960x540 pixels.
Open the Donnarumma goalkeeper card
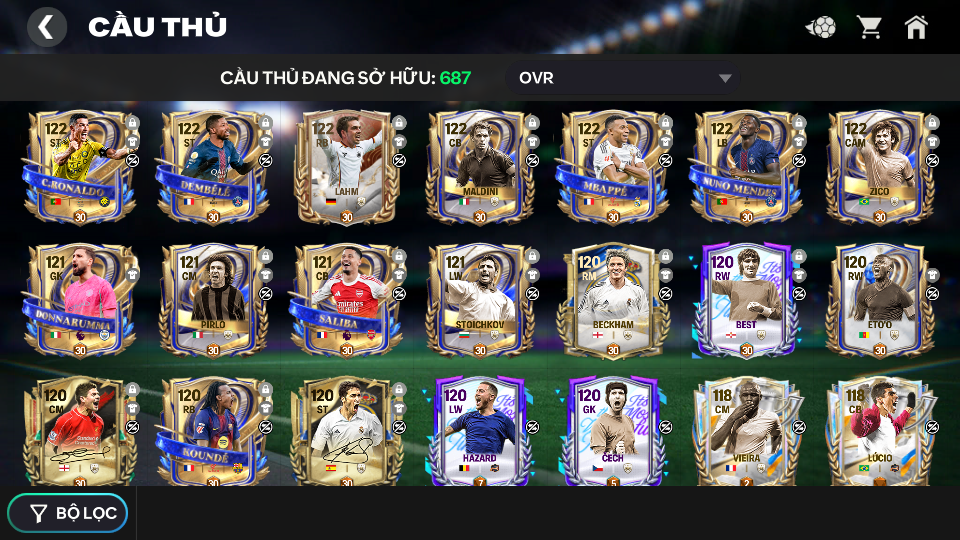pos(79,299)
